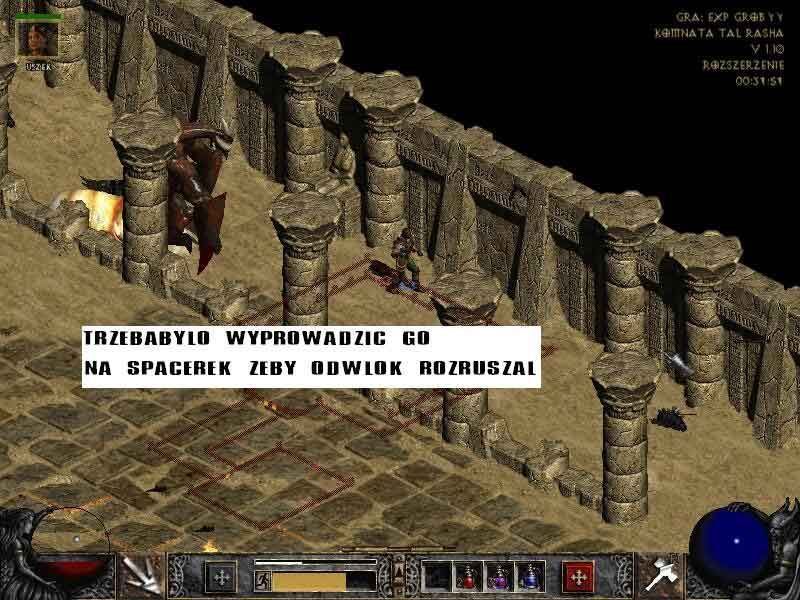Click the grey cross stat button
This screenshot has width=800, height=600.
point(220,577)
